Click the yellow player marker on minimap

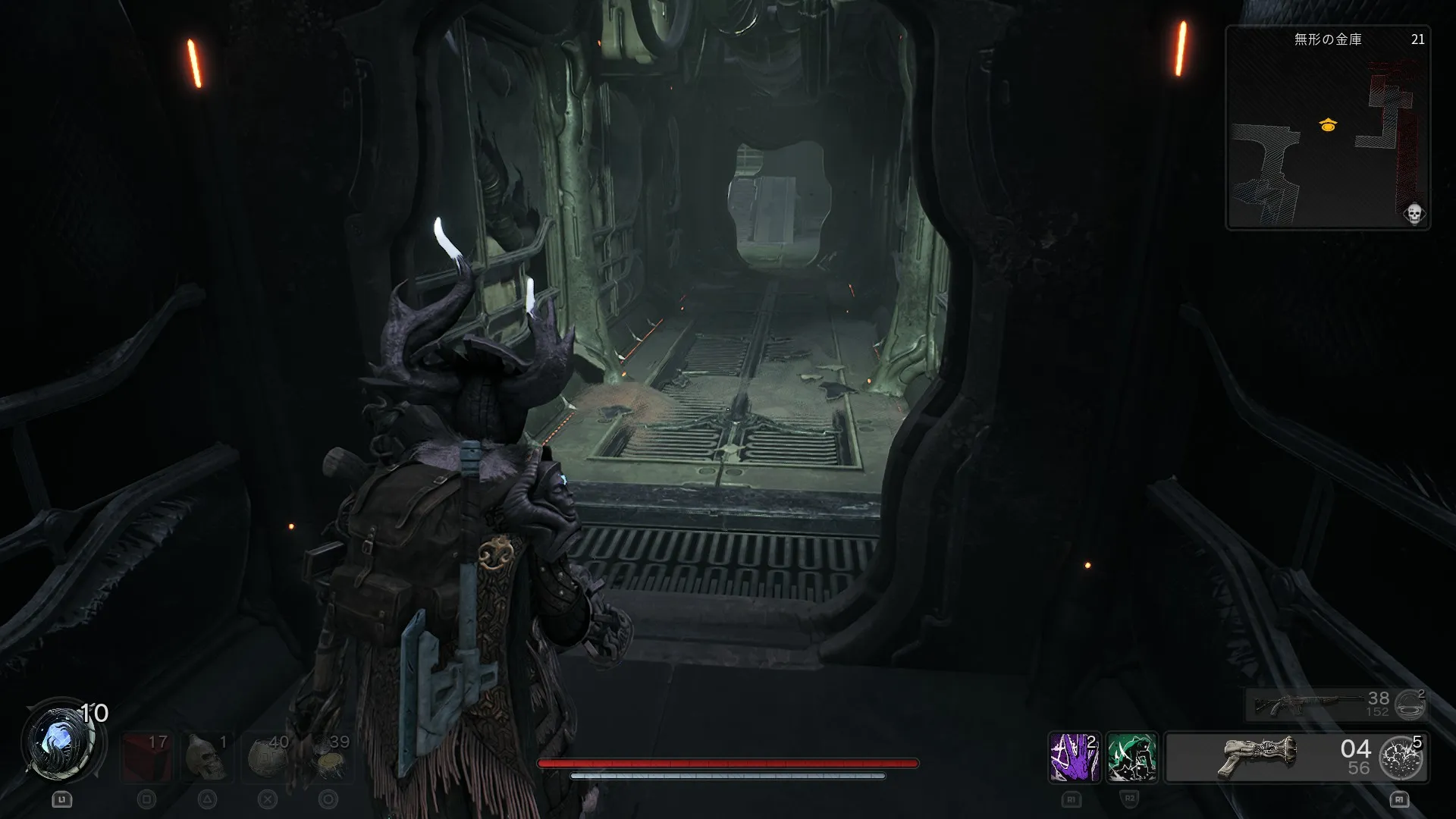coord(1327,125)
